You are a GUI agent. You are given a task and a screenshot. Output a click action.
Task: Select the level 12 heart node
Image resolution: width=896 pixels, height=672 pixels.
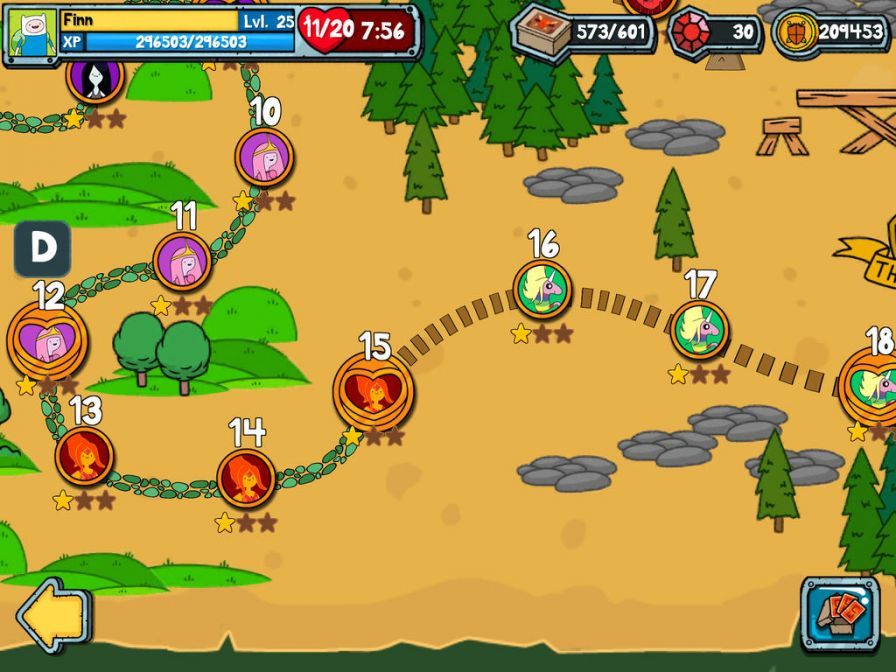pyautogui.click(x=48, y=341)
